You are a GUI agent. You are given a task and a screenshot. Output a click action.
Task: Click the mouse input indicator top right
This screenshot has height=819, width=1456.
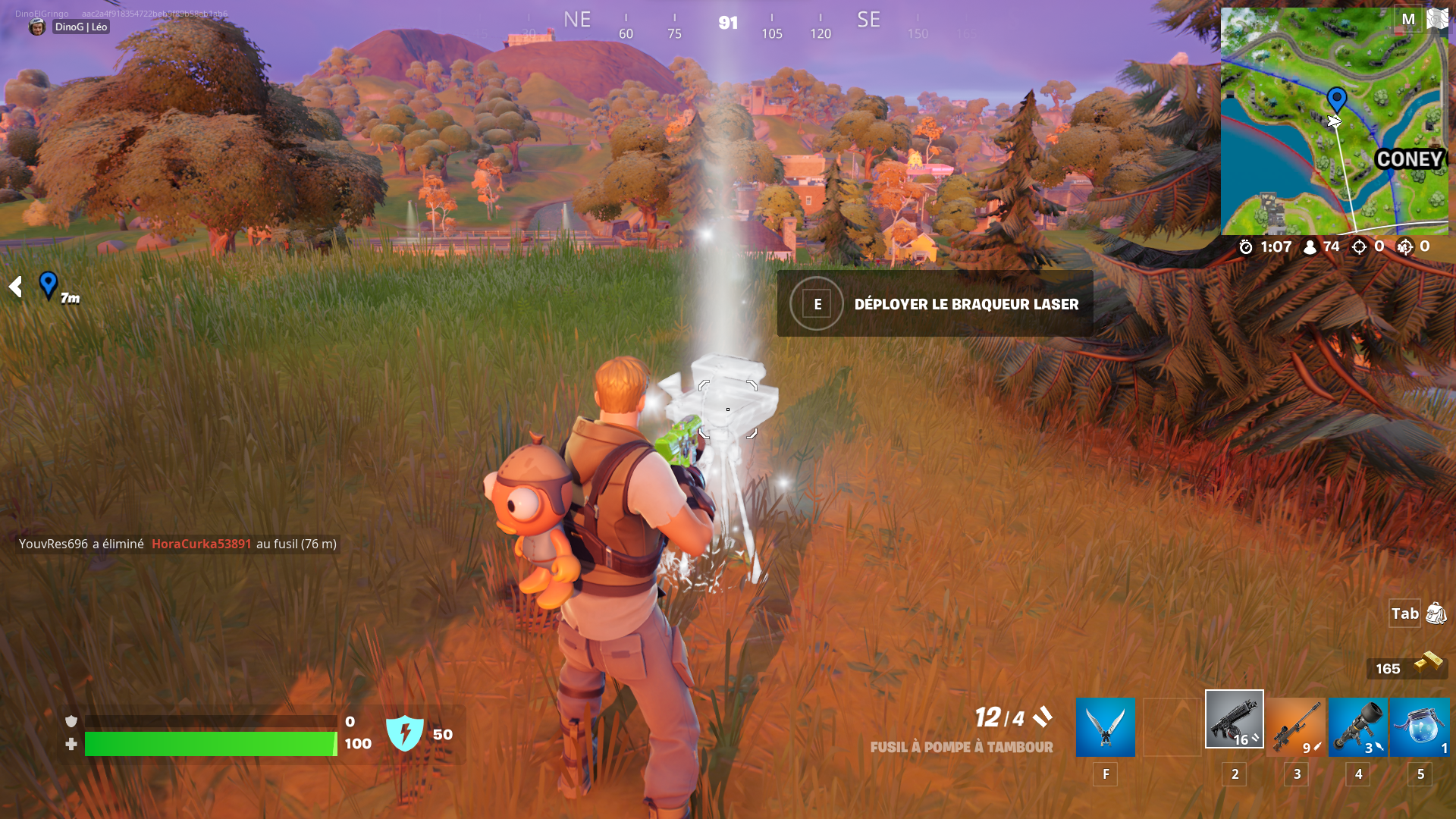coord(1437,19)
